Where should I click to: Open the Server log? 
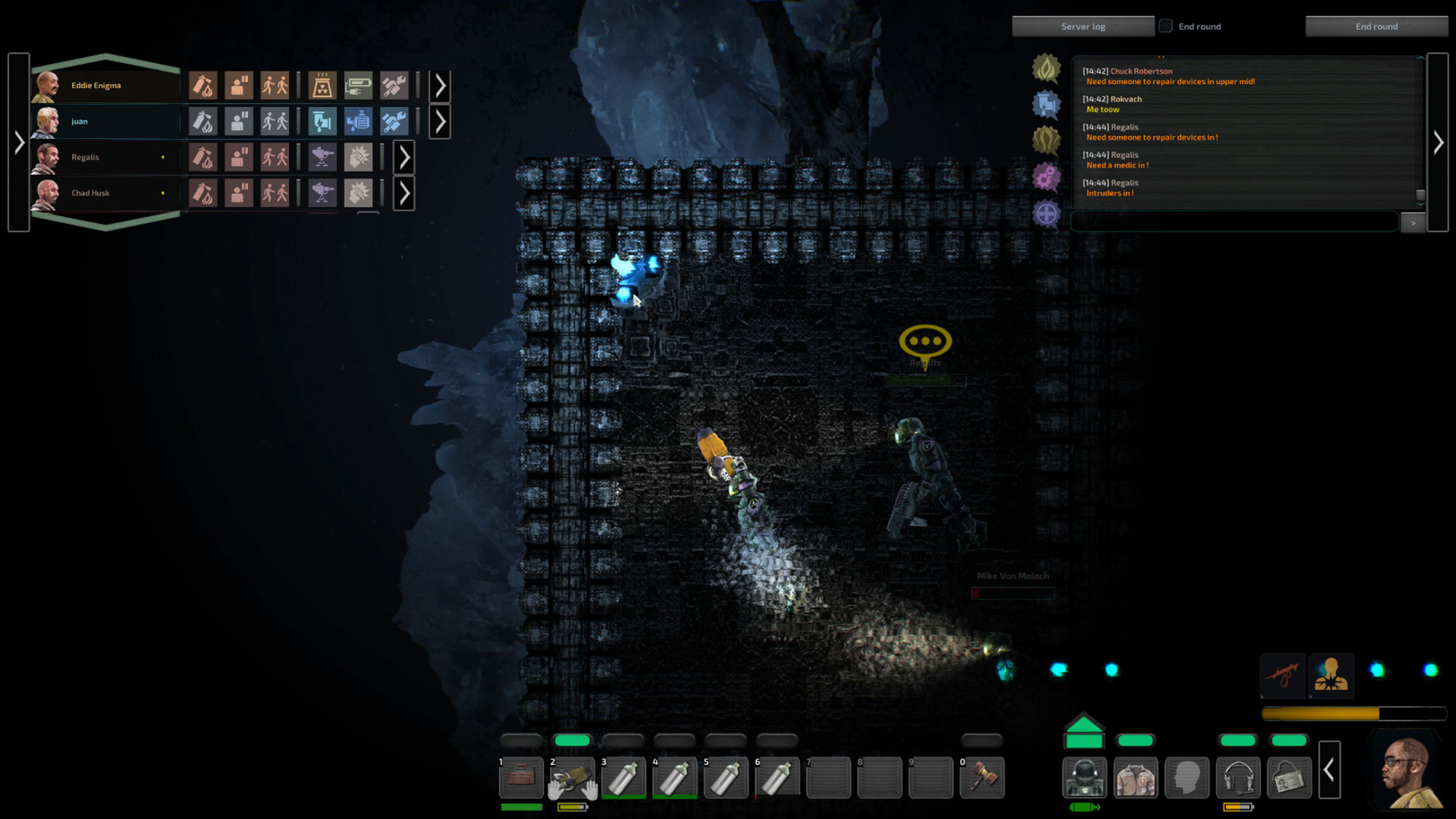(1083, 25)
